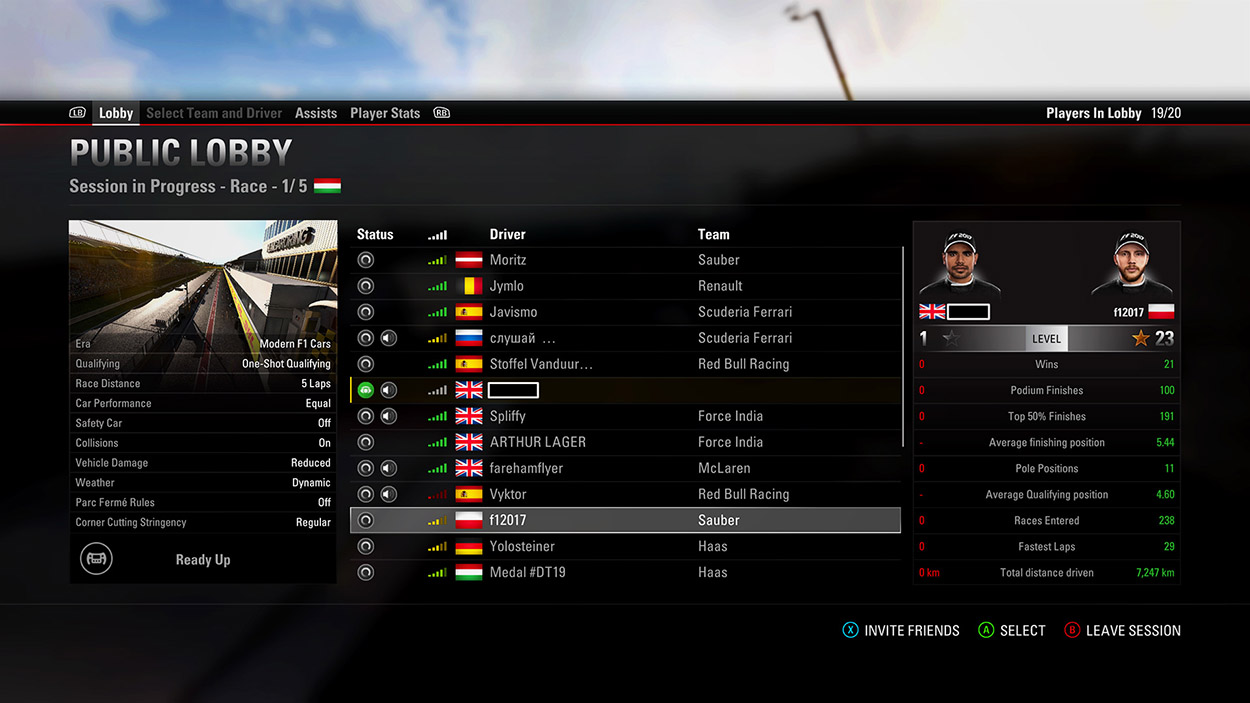Toggle the speaker icon beside farehamflyer
Screen dimensions: 1250x703
tap(389, 468)
